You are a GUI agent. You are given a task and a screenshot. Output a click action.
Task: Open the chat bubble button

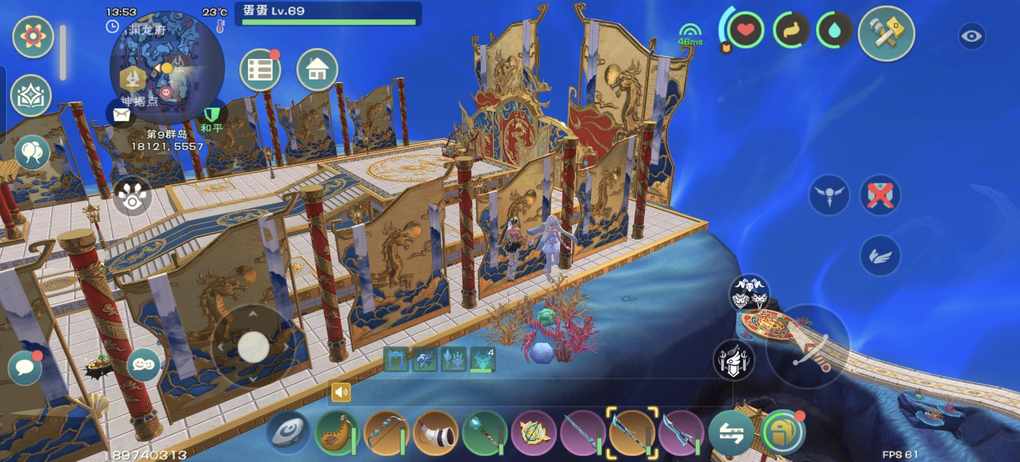click(x=25, y=367)
